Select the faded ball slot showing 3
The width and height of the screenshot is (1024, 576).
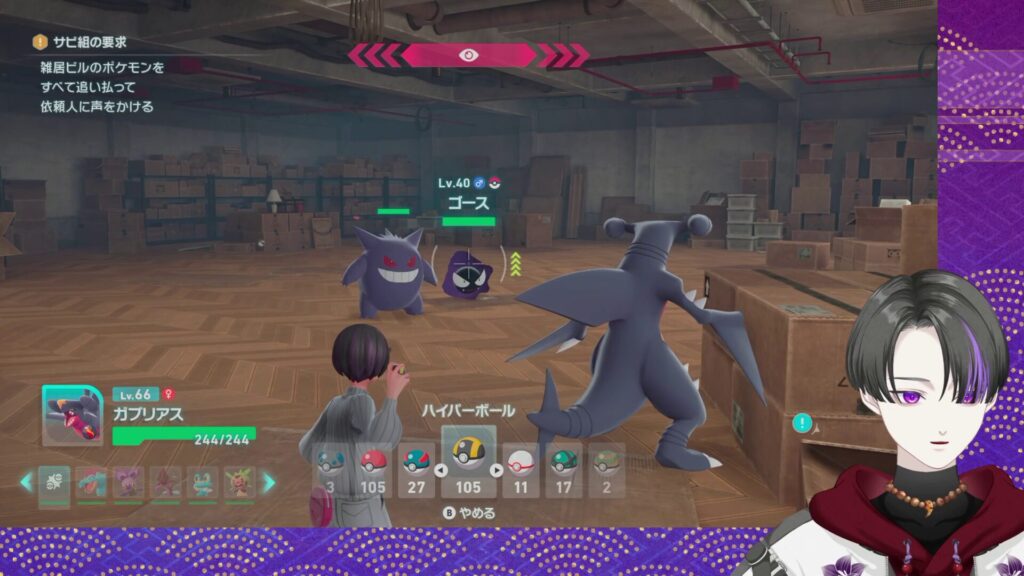click(330, 469)
